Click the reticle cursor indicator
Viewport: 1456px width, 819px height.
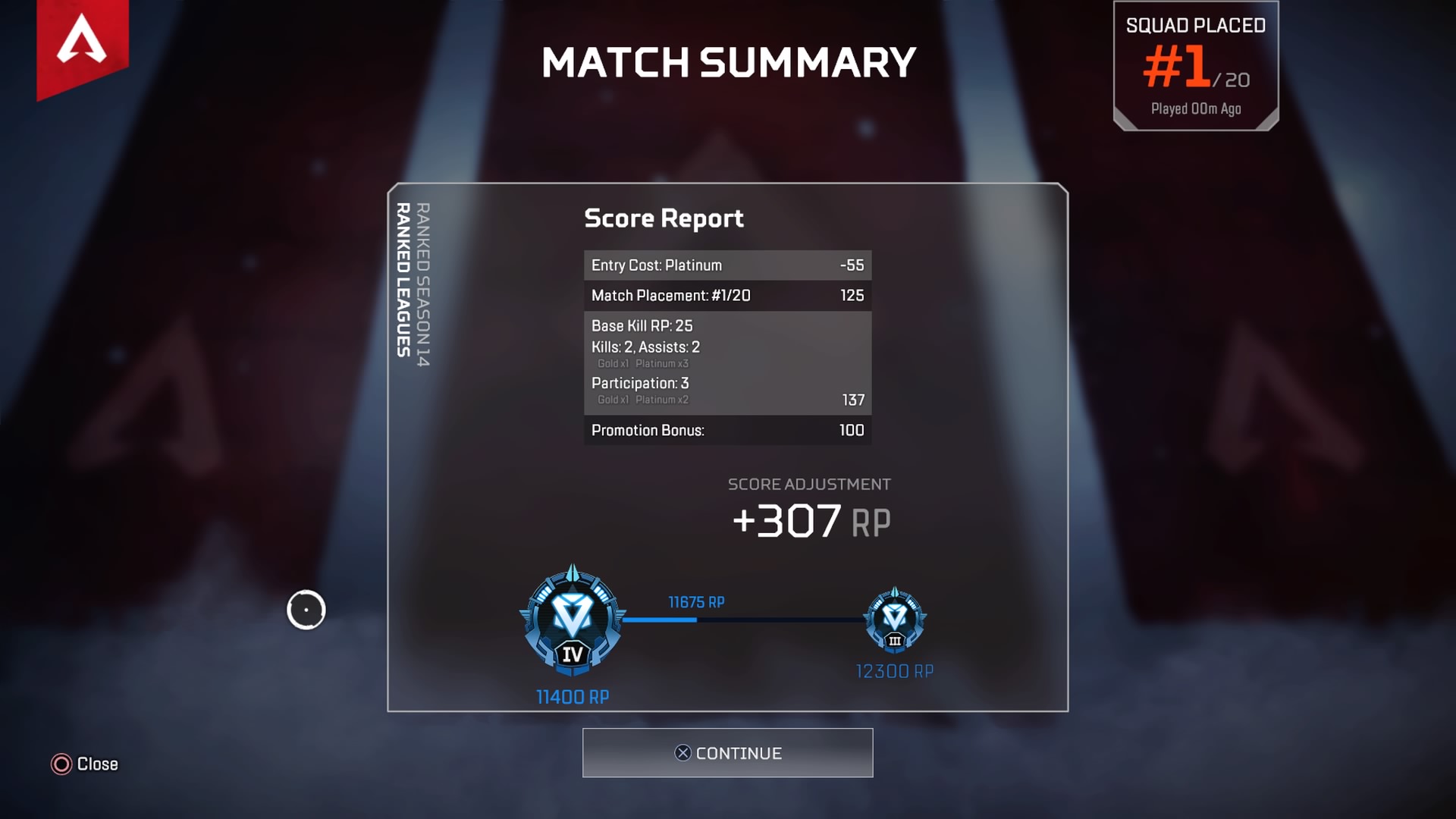coord(306,610)
